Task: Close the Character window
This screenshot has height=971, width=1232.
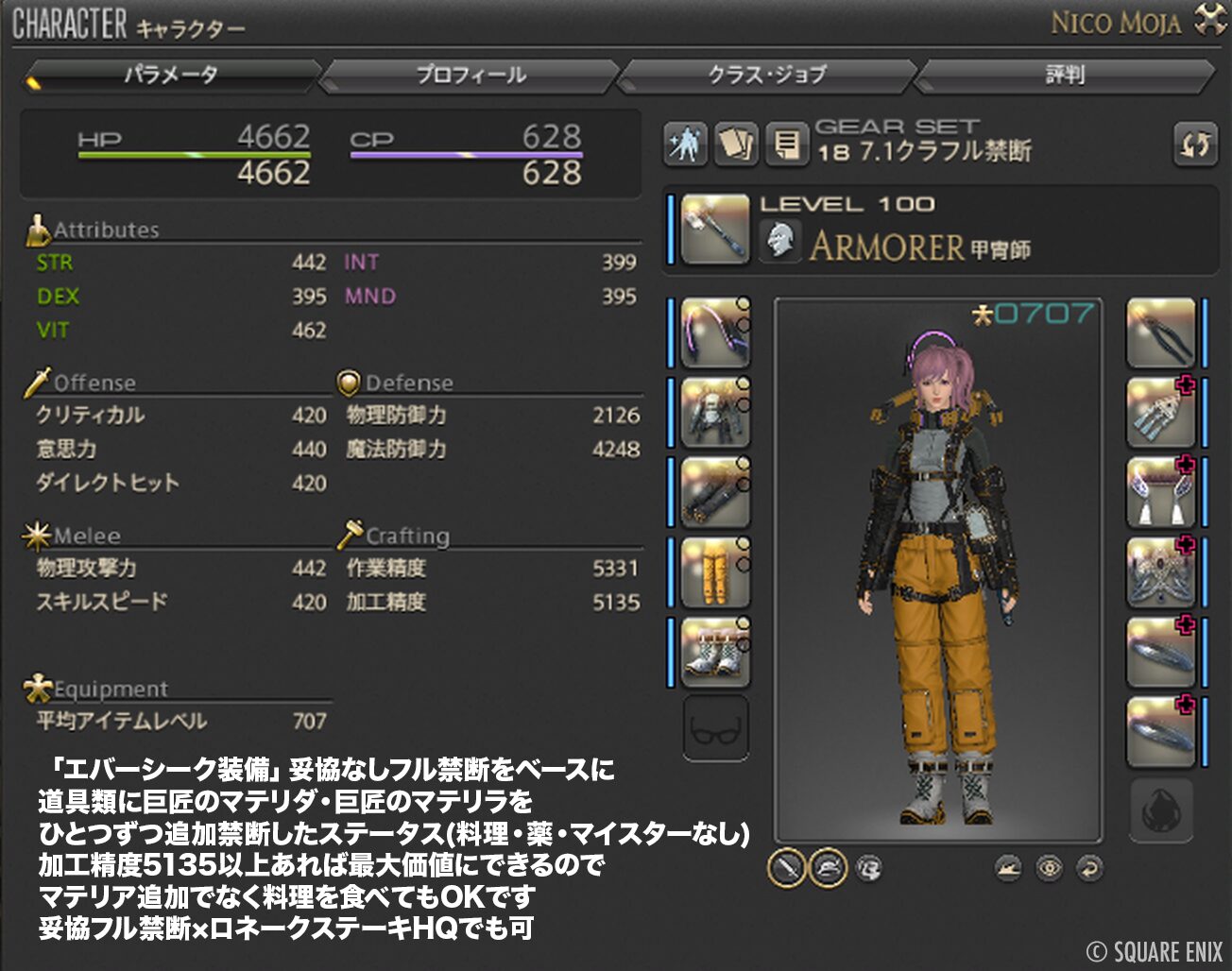Action: 1209,20
